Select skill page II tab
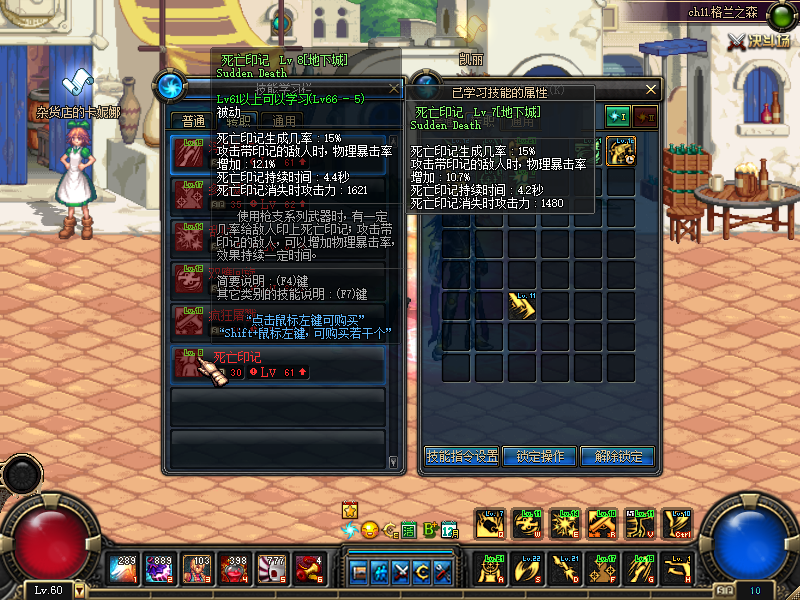The width and height of the screenshot is (800, 600). [645, 117]
